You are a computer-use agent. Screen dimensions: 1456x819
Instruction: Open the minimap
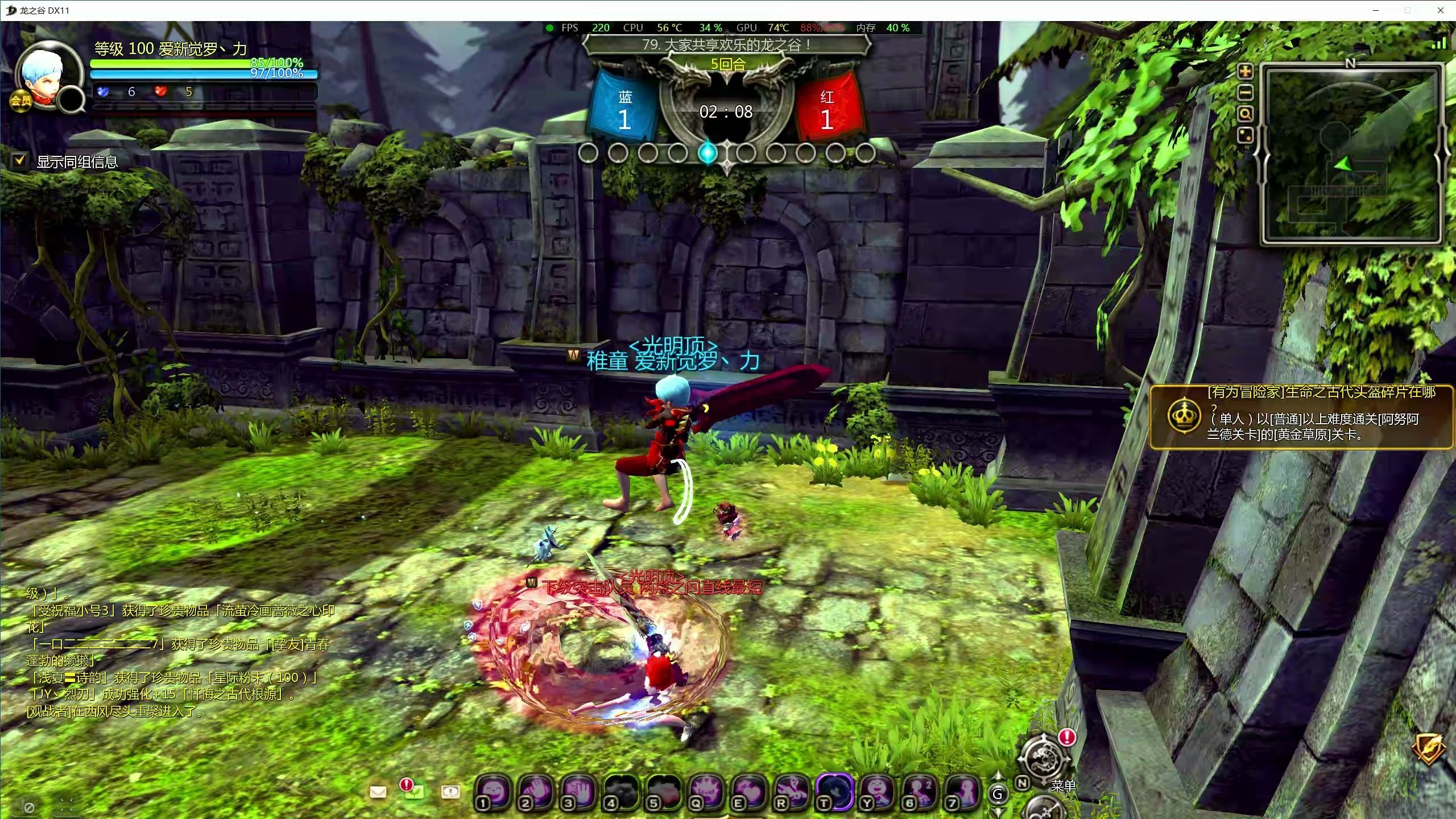[1351, 155]
